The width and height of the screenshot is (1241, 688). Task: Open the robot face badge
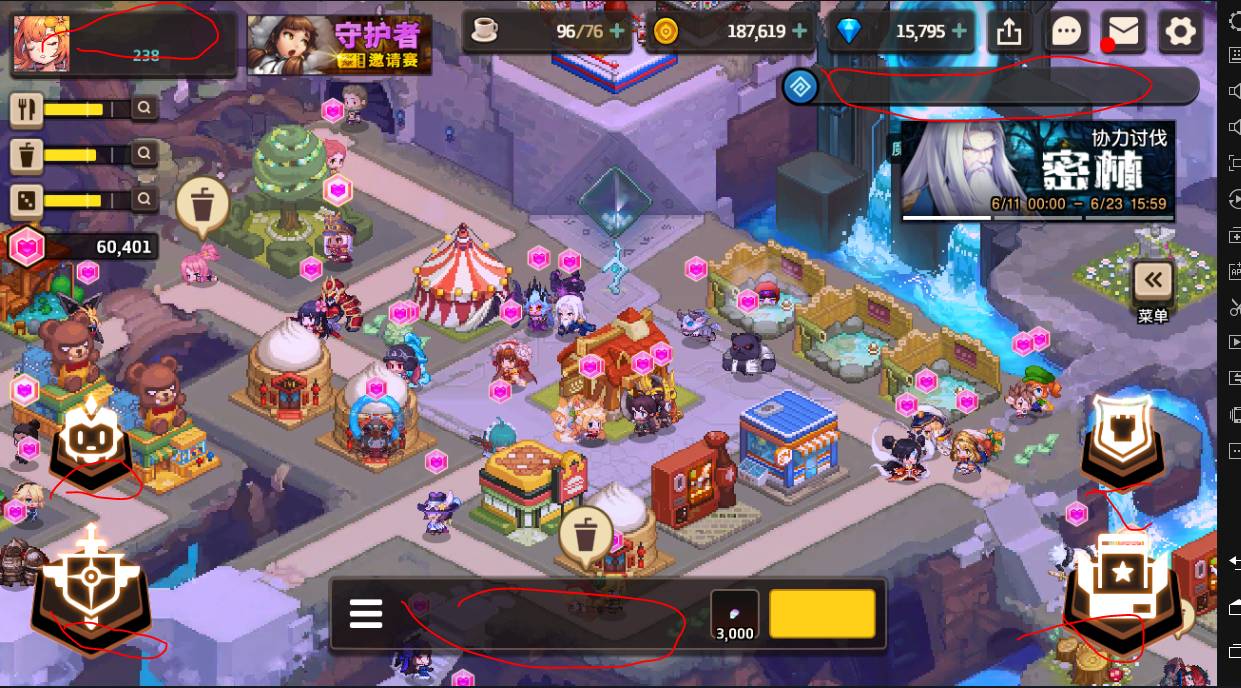(x=93, y=443)
